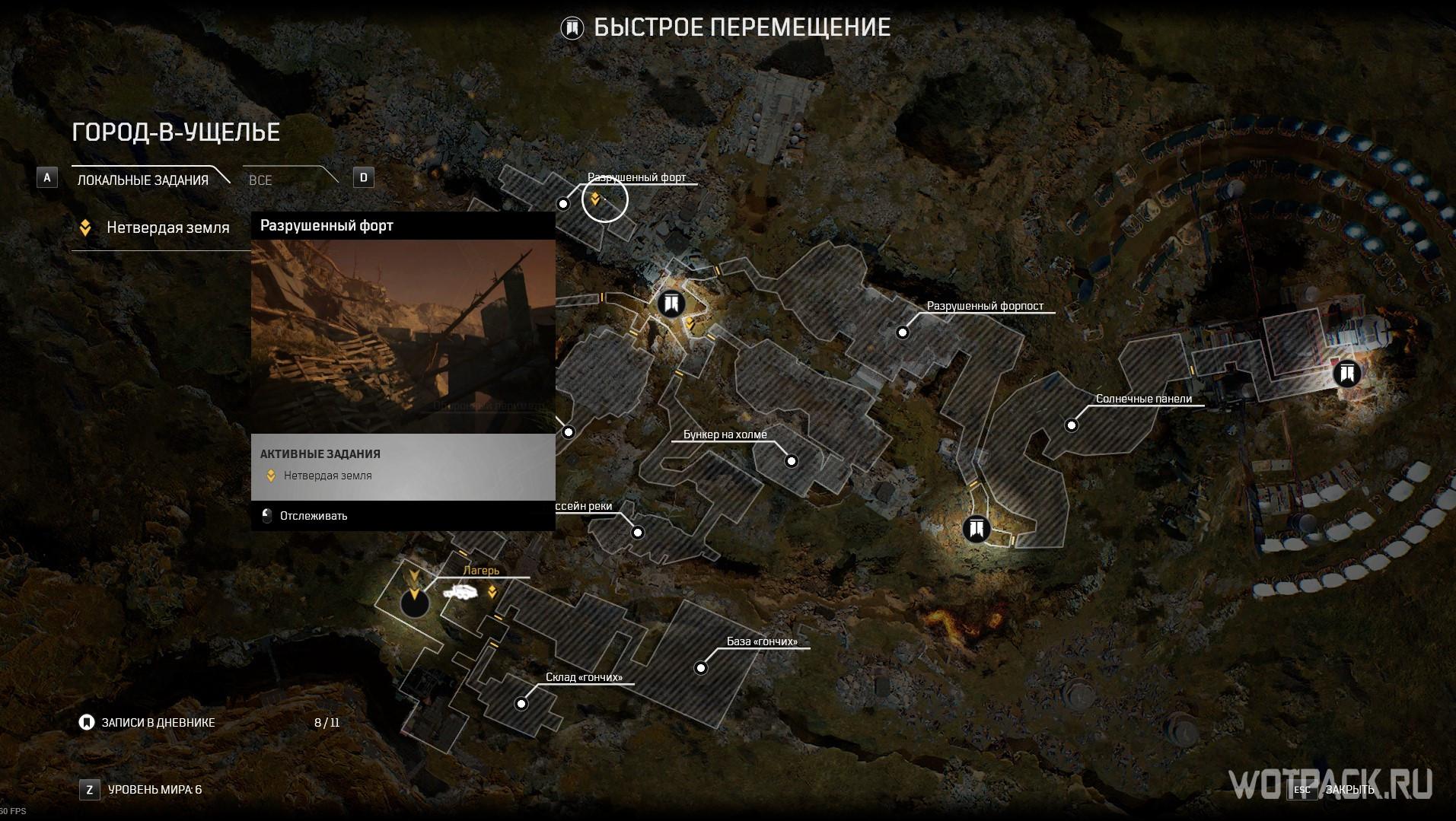Fast travel to the beacon beside Солнечные панели base

pos(1347,374)
